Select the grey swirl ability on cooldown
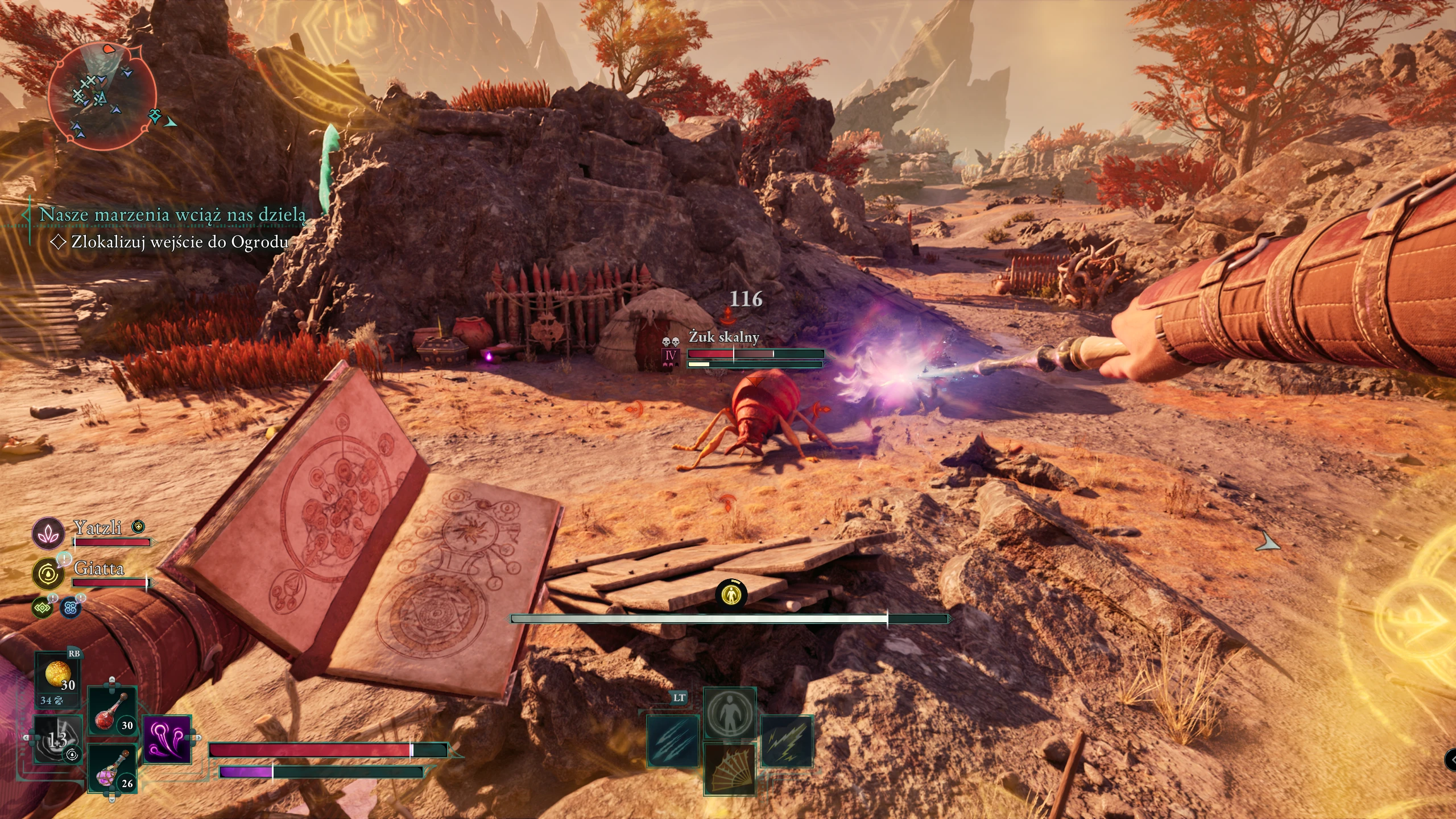 [x=59, y=739]
